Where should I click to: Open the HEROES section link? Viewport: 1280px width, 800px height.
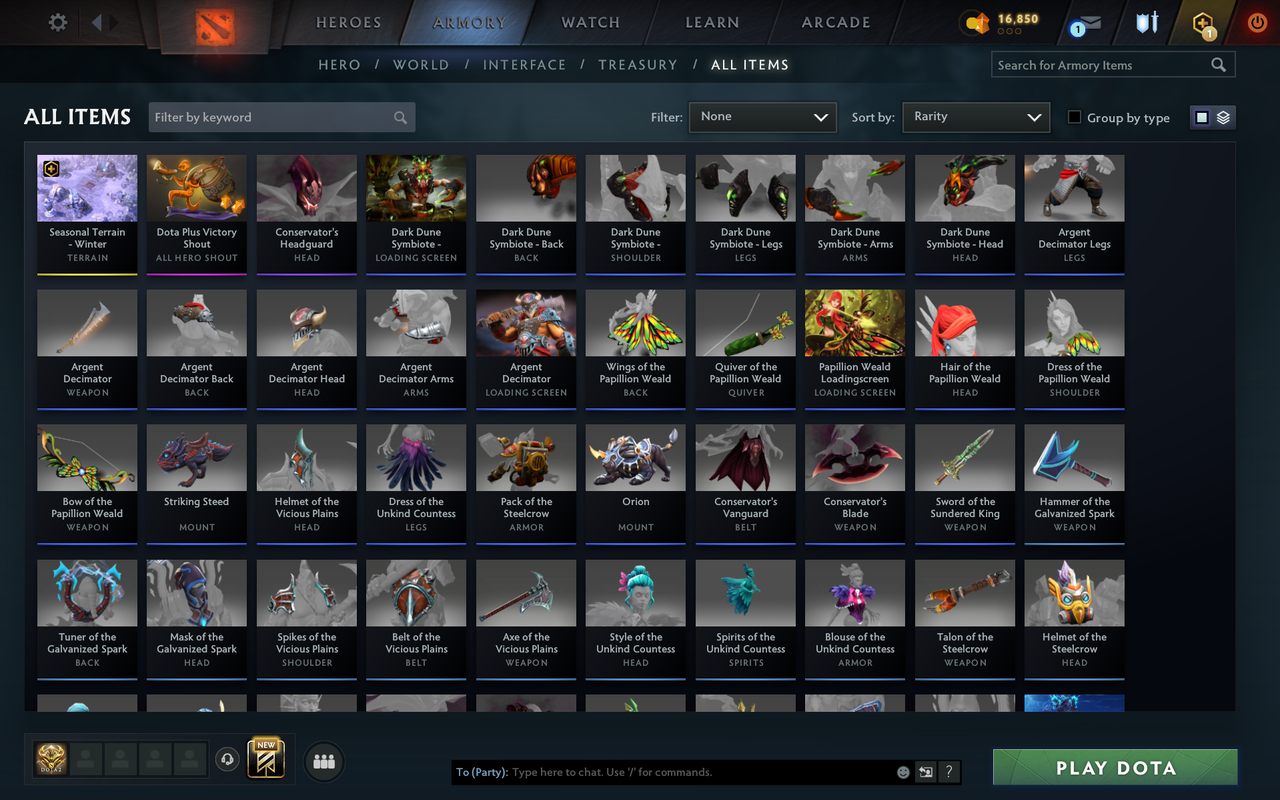pos(348,22)
